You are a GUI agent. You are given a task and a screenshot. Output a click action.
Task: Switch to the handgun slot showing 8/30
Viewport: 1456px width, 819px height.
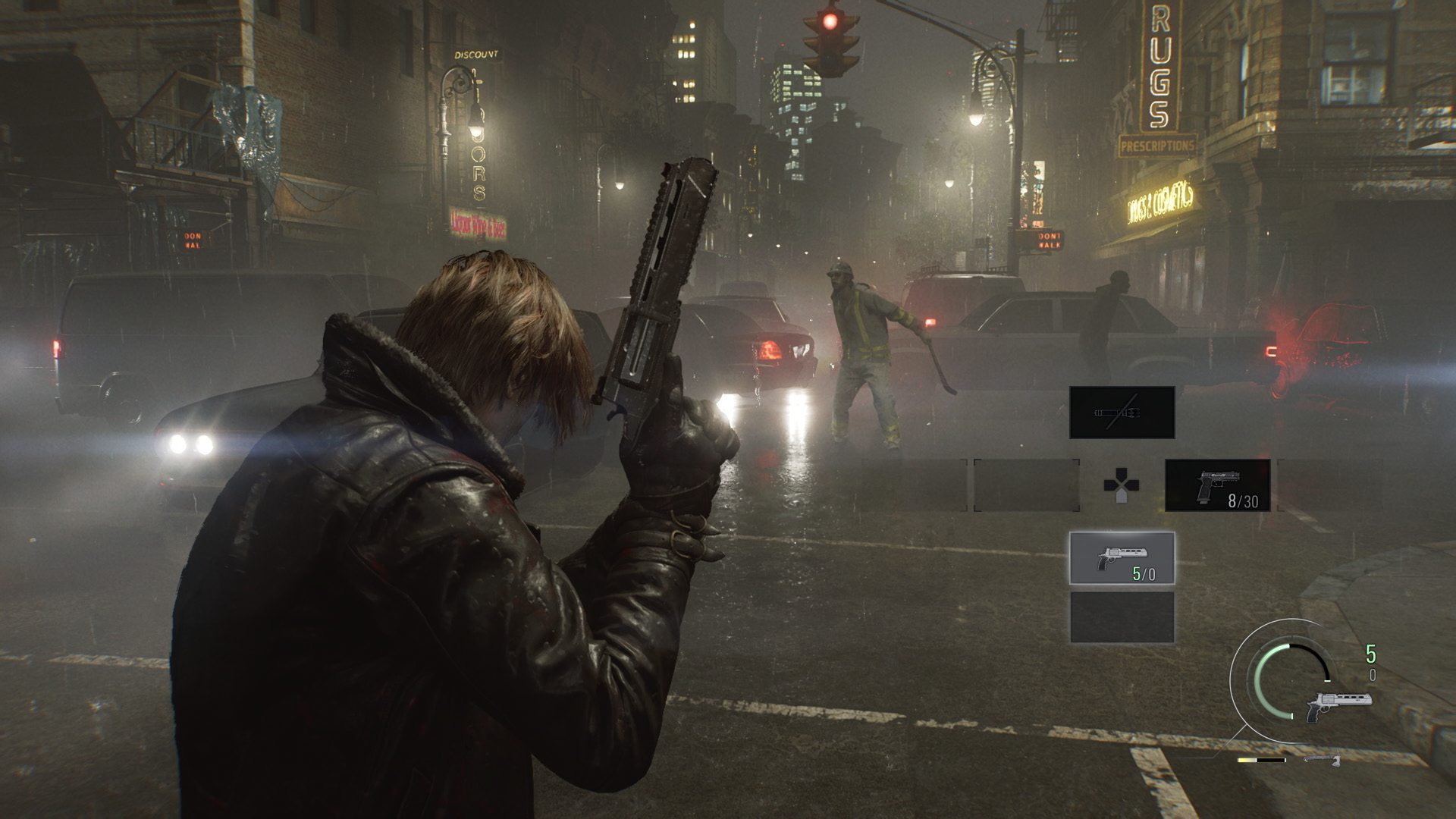coord(1217,485)
